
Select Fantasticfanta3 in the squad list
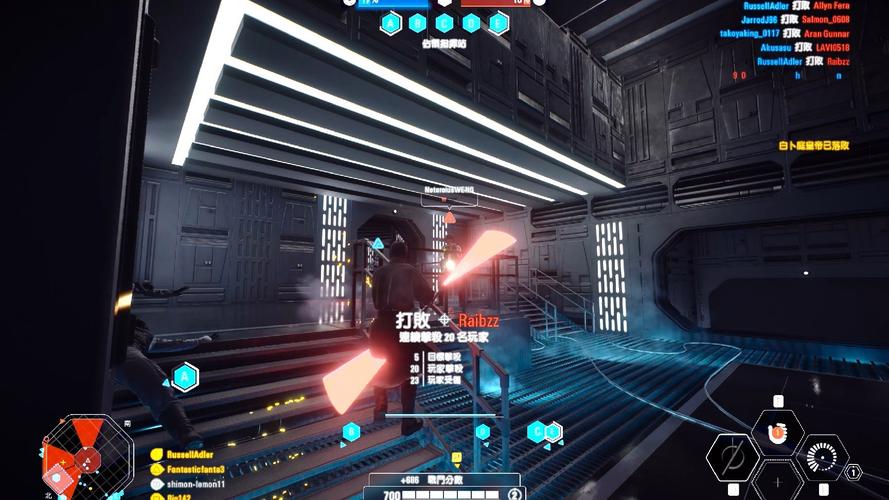pyautogui.click(x=194, y=470)
